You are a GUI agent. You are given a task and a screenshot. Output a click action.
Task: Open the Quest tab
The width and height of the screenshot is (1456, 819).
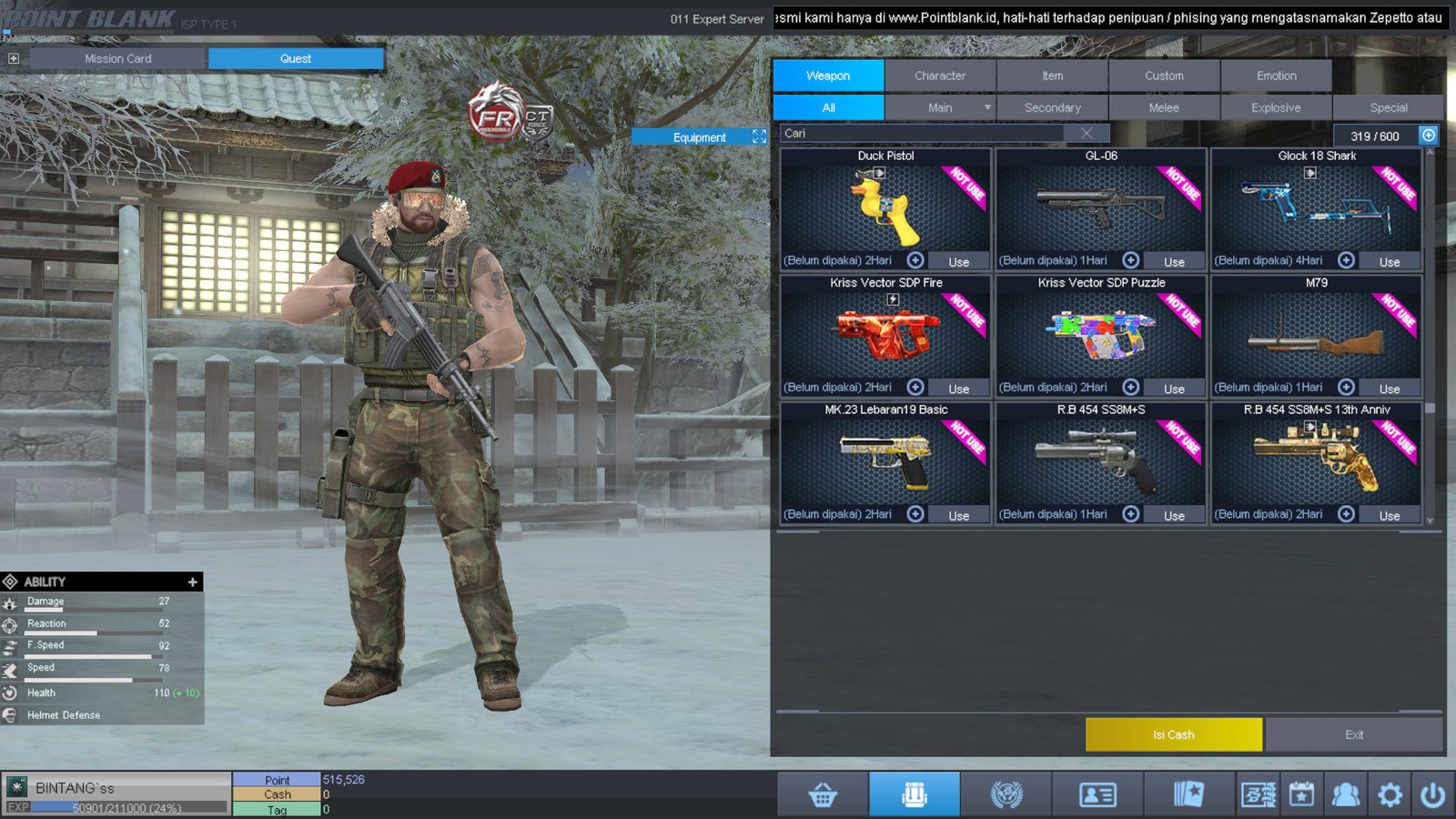[295, 58]
